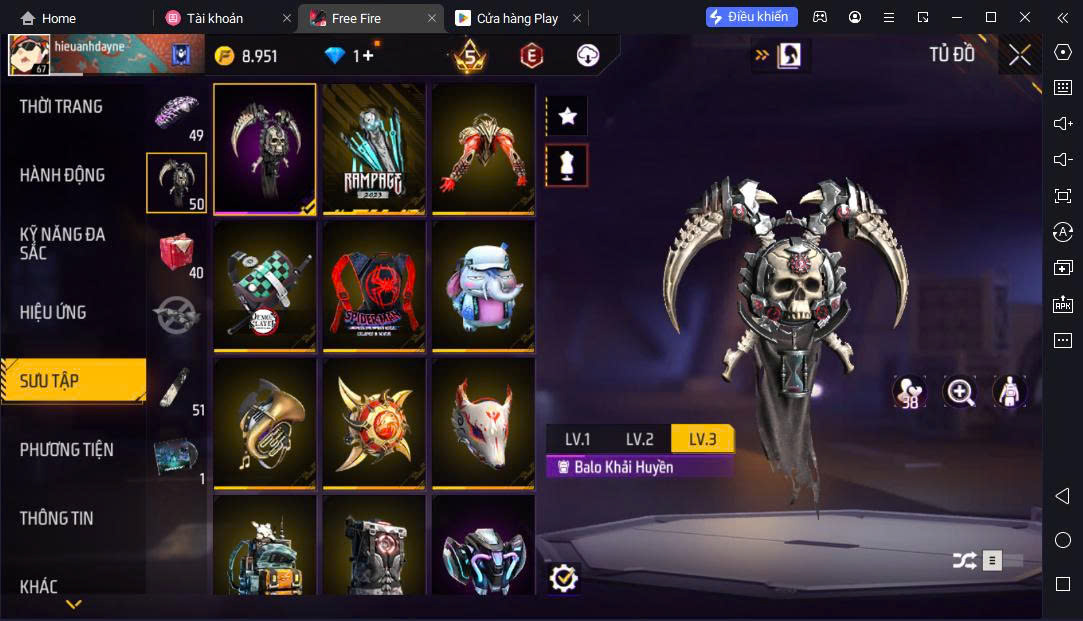The width and height of the screenshot is (1083, 621).
Task: Switch to HÀNH ĐỘNG category
Action: coord(62,175)
